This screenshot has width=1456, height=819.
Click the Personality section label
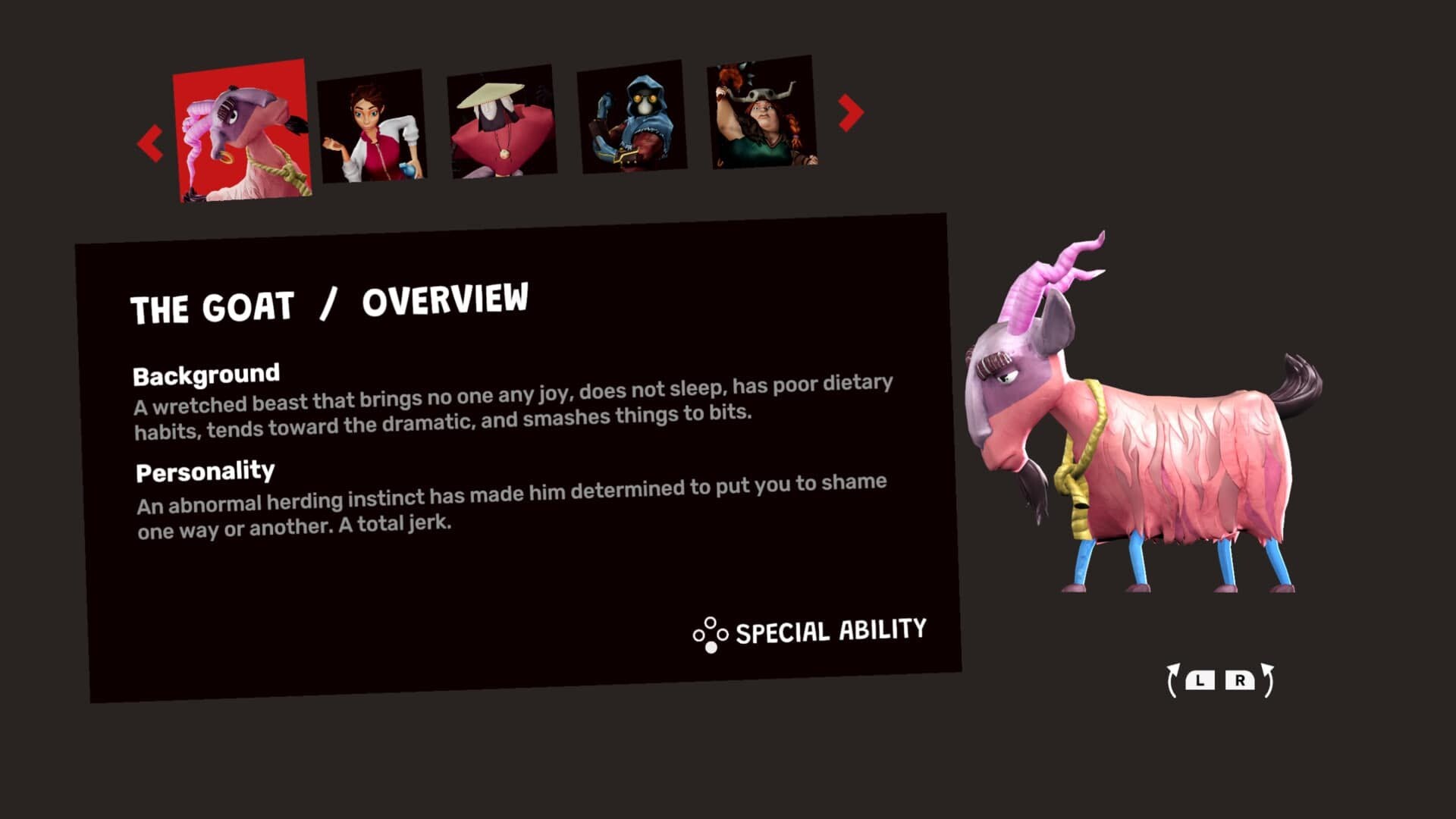(206, 472)
